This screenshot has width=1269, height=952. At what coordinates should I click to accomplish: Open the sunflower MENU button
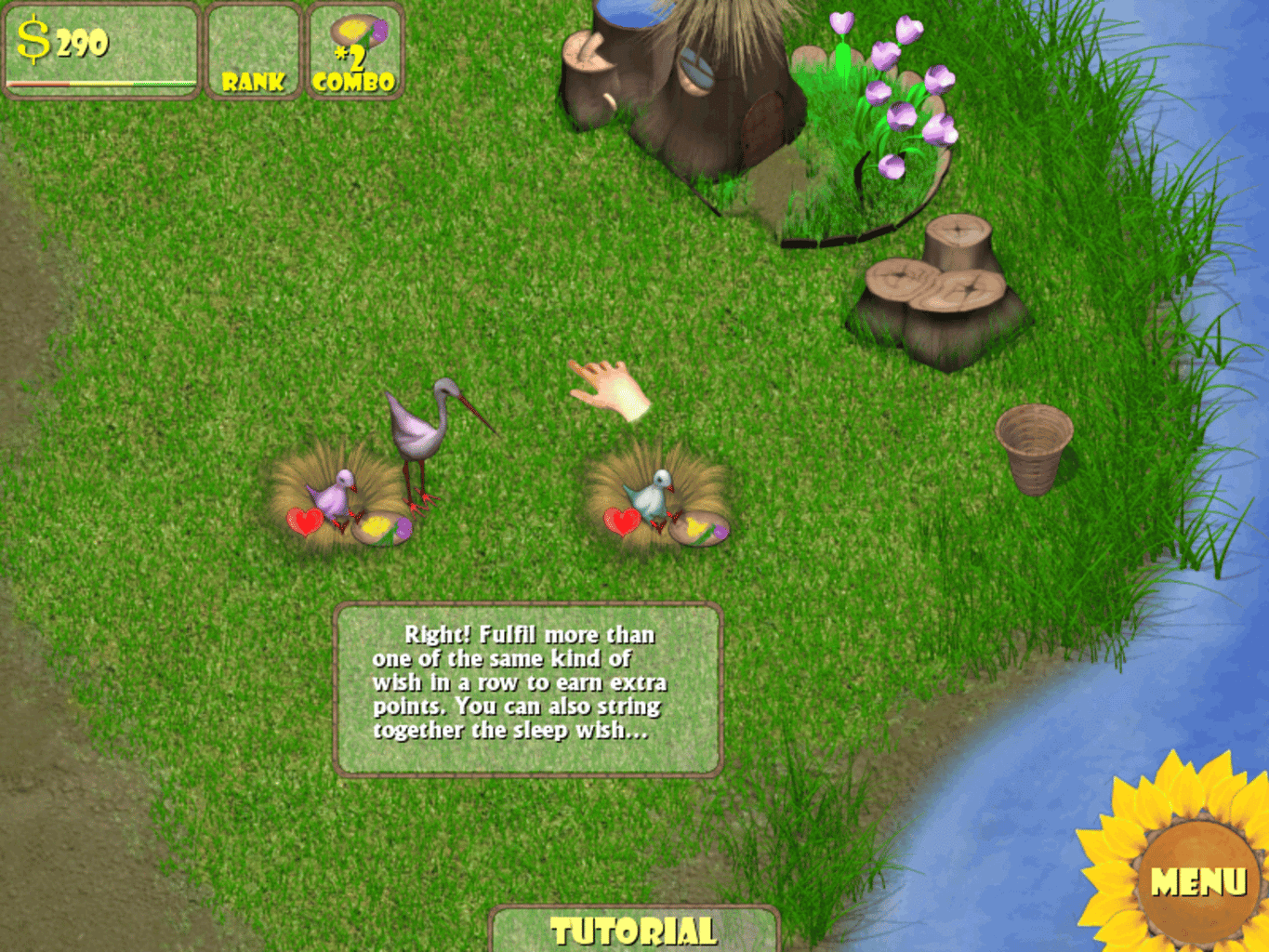pos(1197,880)
